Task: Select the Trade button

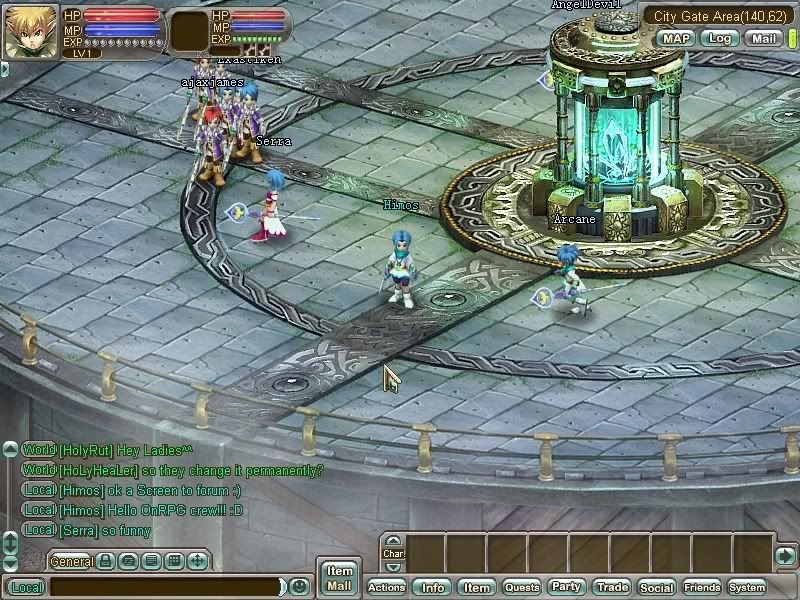Action: (612, 588)
